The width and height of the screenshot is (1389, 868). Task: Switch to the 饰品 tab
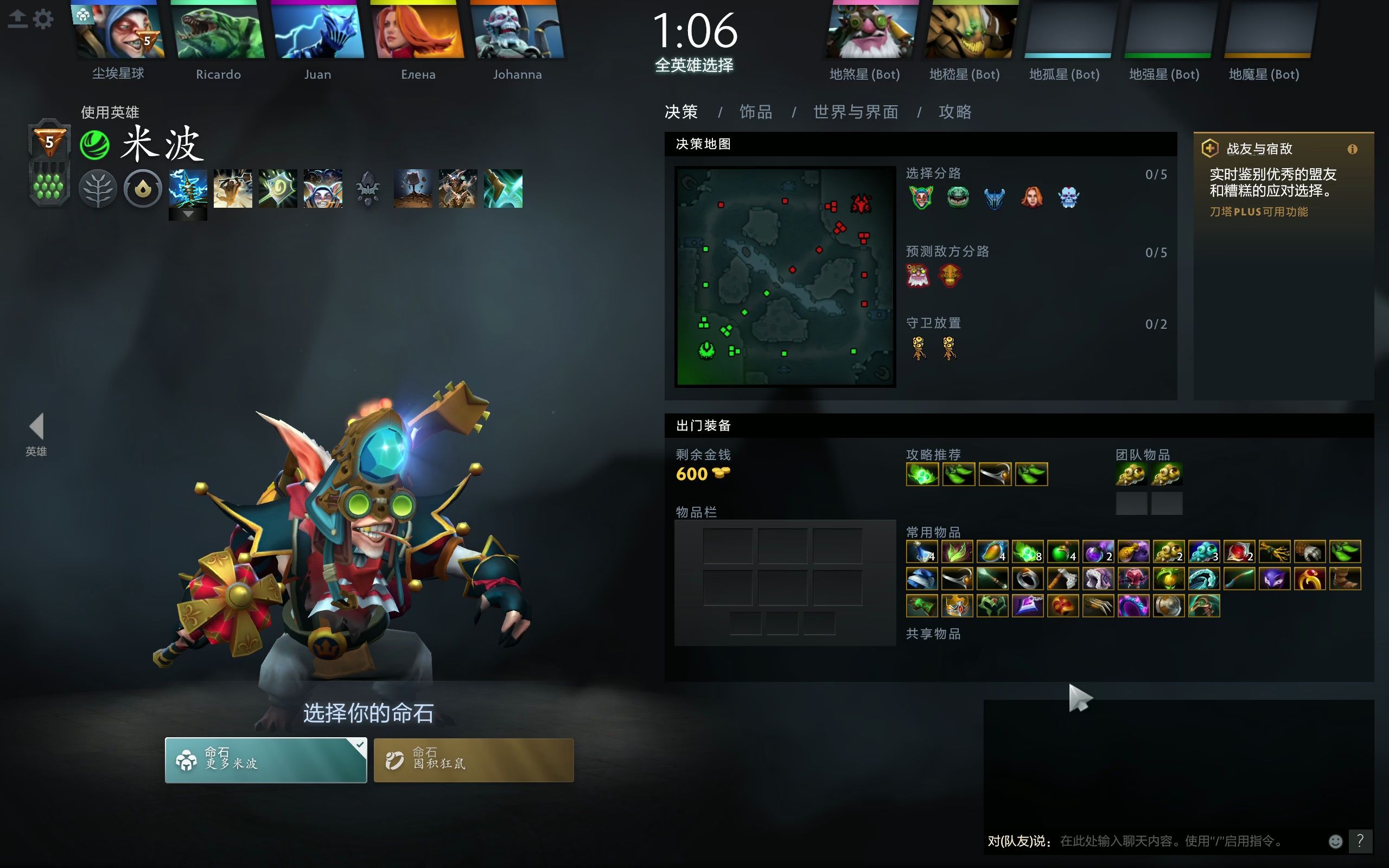(x=756, y=112)
